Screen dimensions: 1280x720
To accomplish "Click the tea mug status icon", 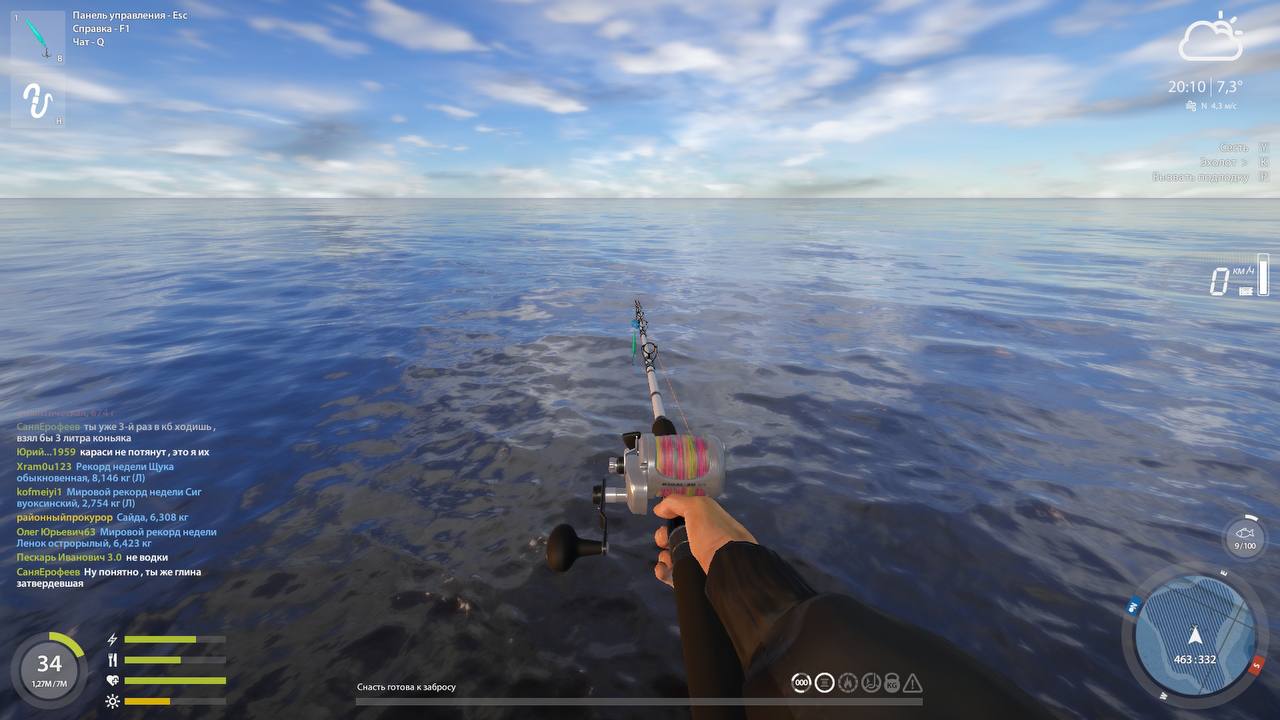I will 872,684.
